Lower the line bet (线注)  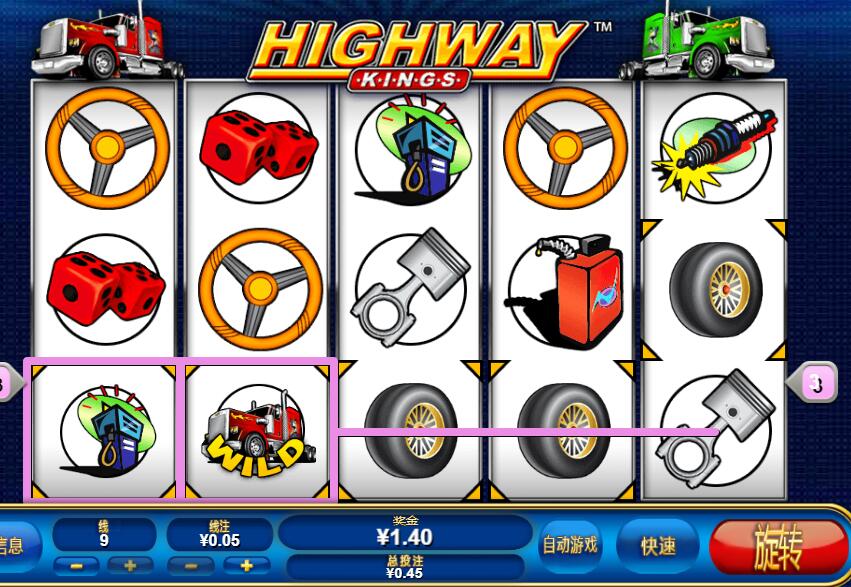coord(192,566)
